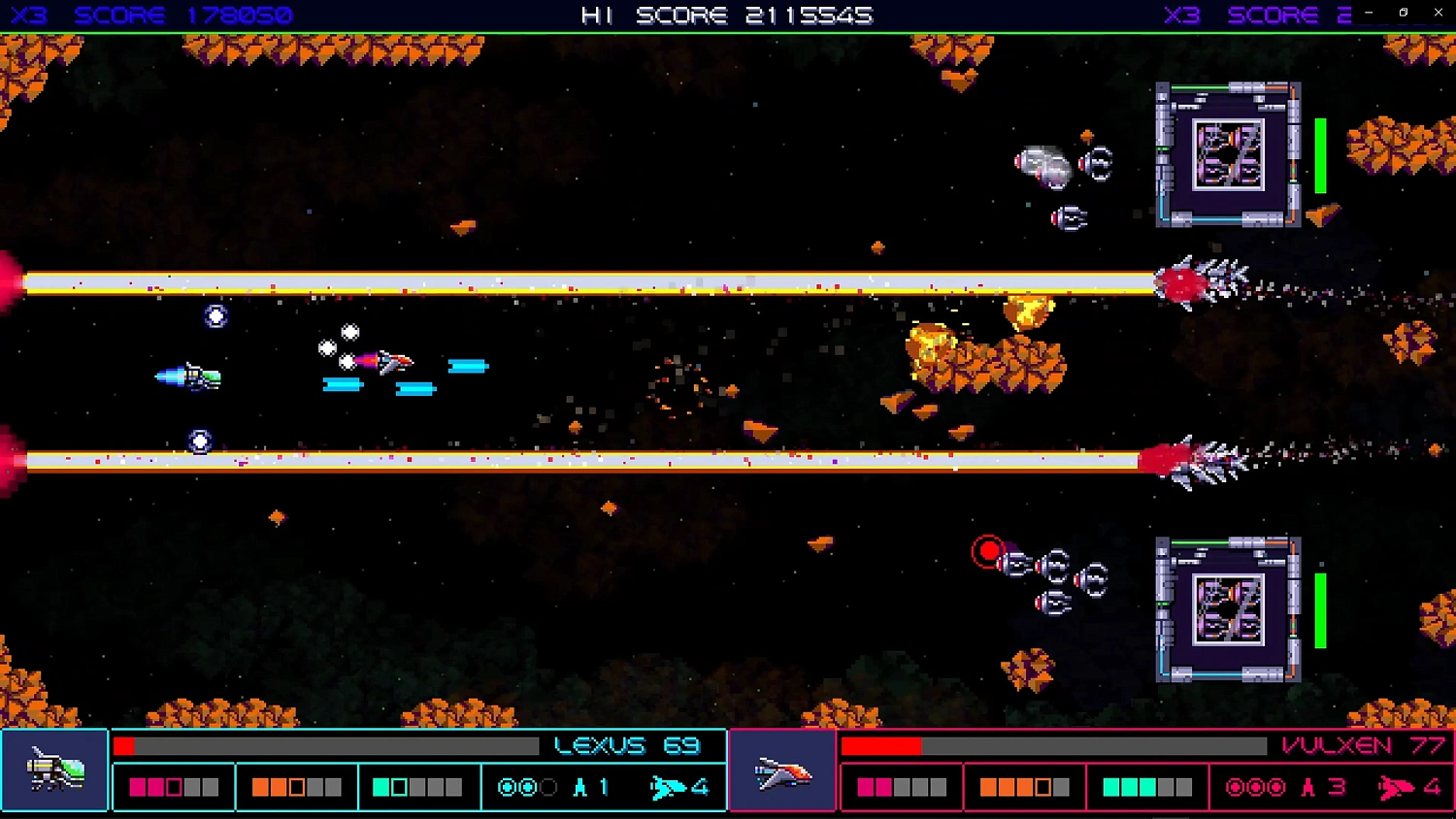Click the X3 multiplier indicator top left

[x=29, y=14]
